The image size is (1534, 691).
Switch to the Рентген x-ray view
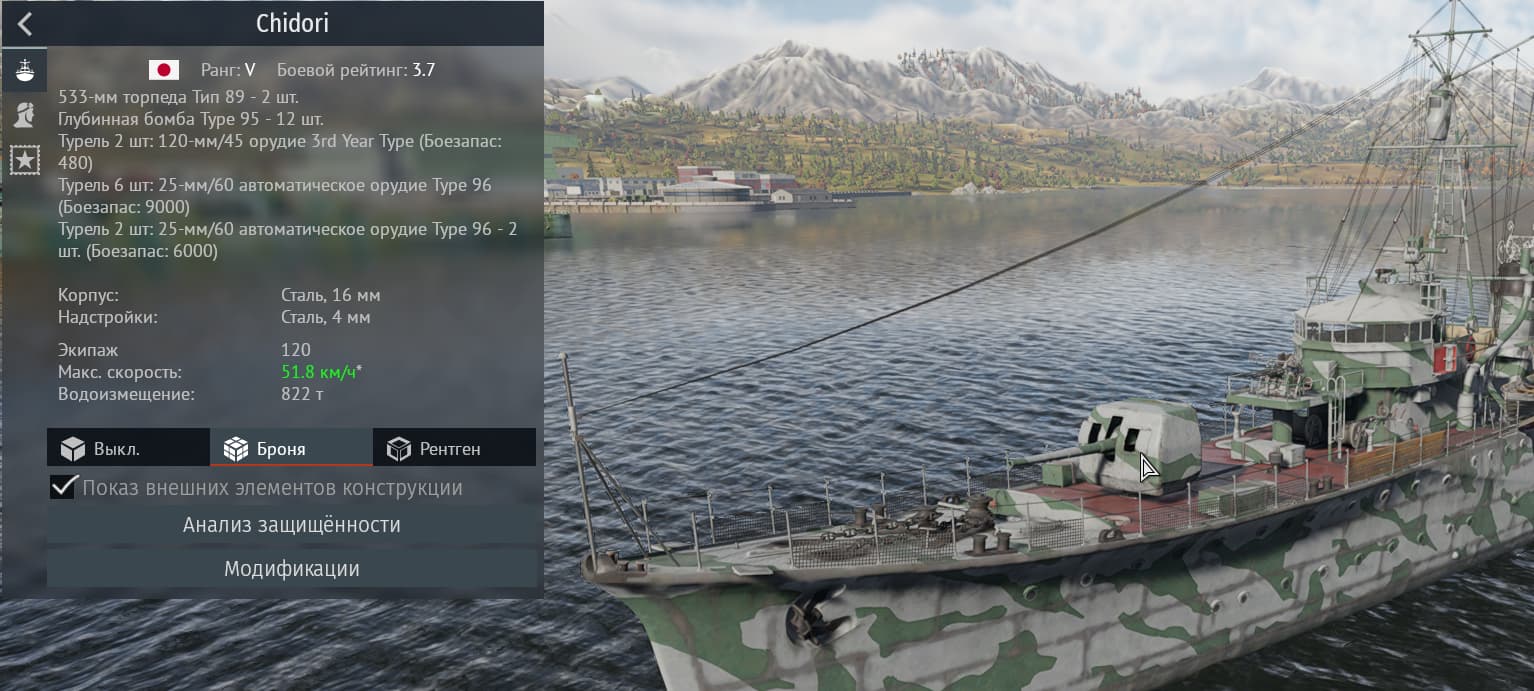point(454,449)
